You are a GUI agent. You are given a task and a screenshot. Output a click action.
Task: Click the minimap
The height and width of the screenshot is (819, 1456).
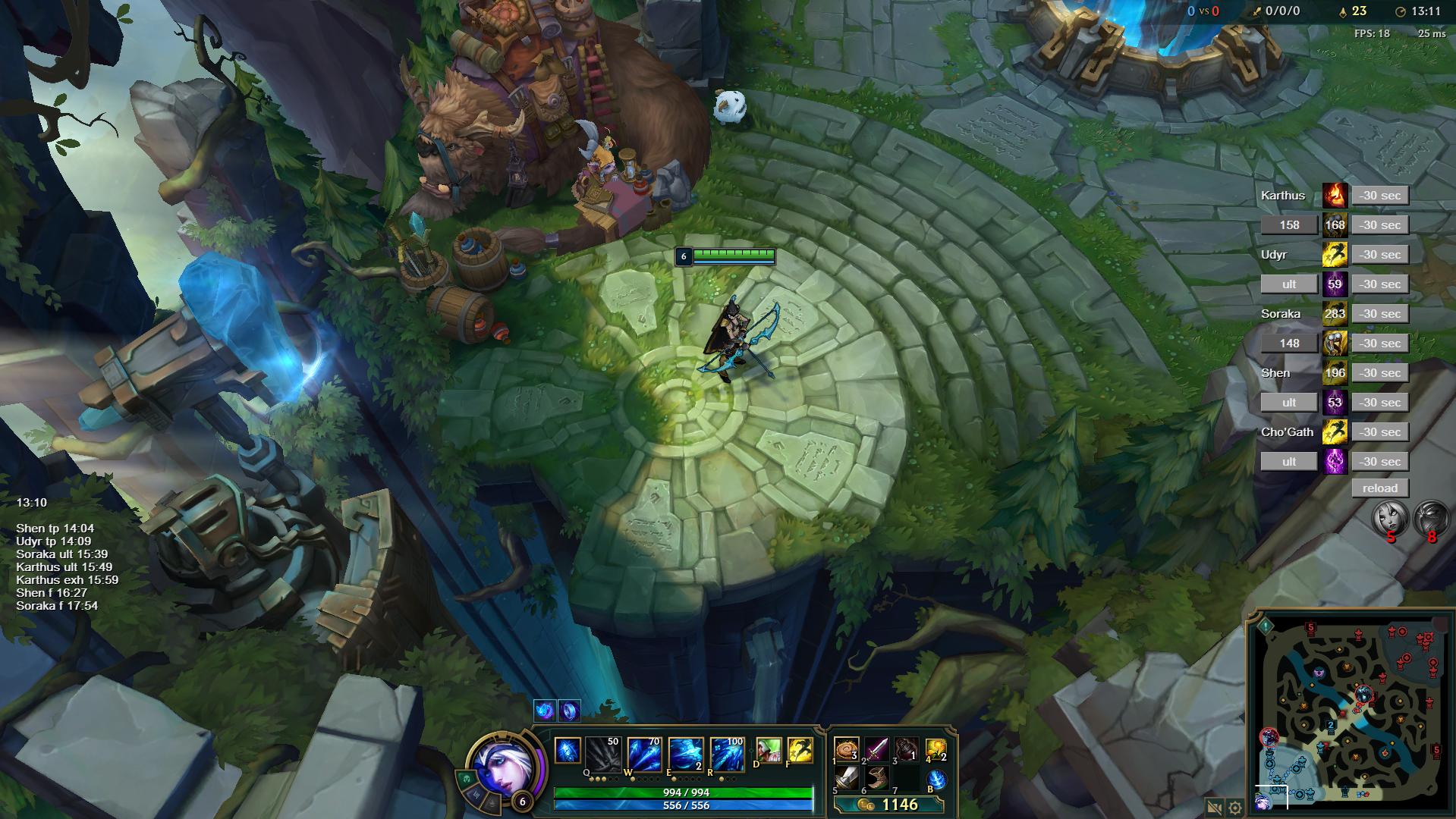[1348, 713]
